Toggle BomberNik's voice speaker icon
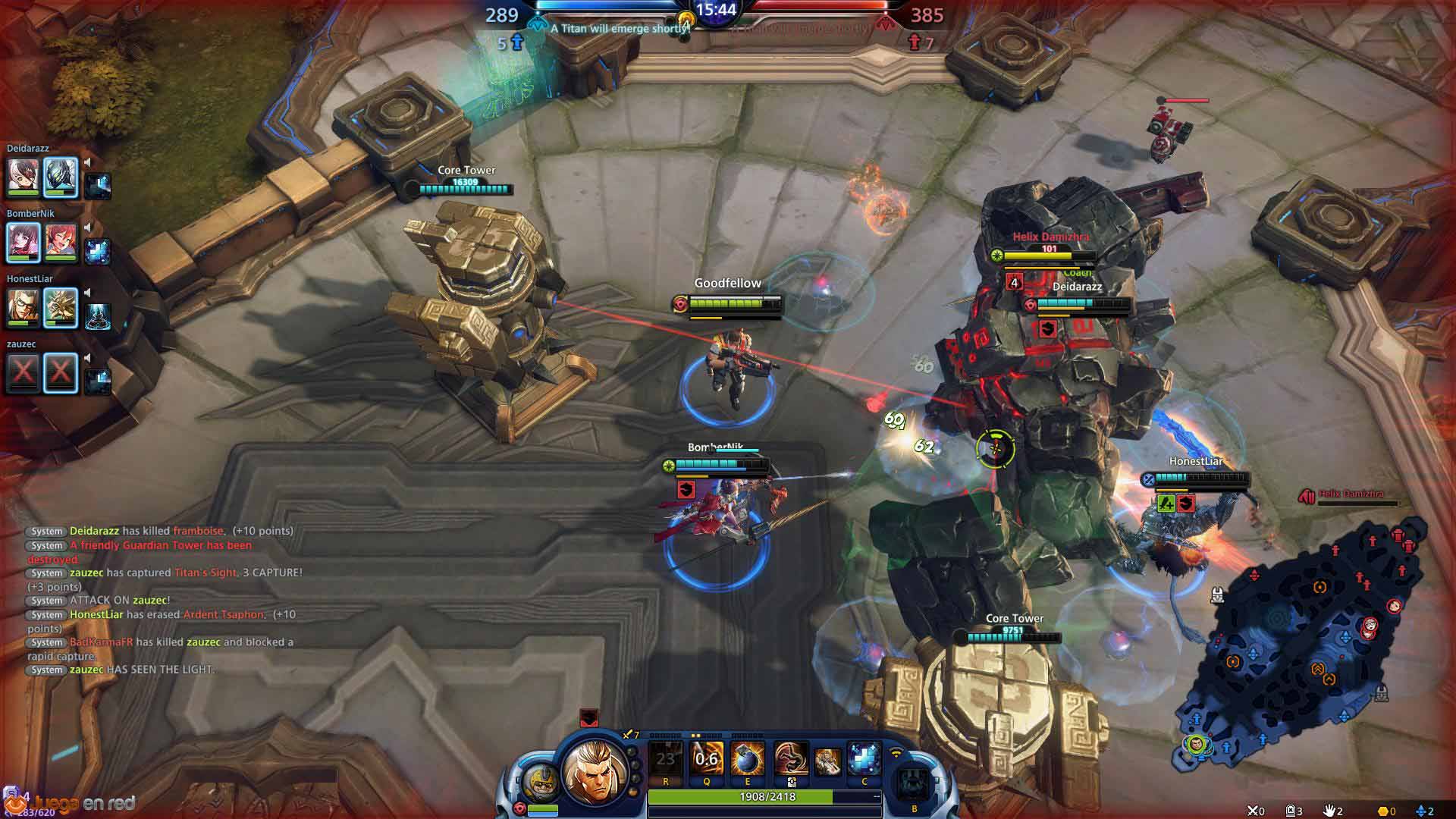This screenshot has height=819, width=1456. click(88, 227)
